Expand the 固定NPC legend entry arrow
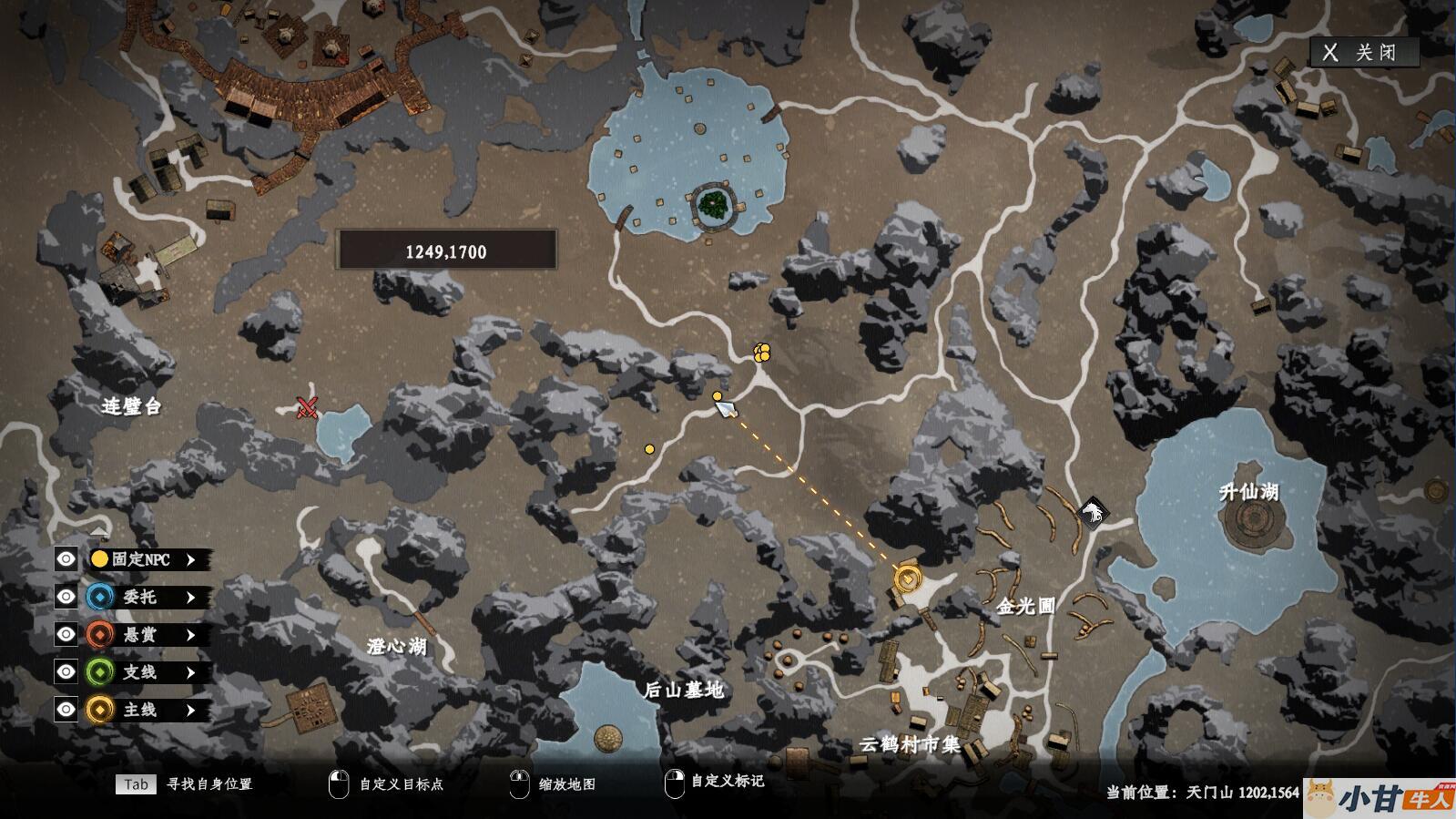The height and width of the screenshot is (819, 1456). 190,559
